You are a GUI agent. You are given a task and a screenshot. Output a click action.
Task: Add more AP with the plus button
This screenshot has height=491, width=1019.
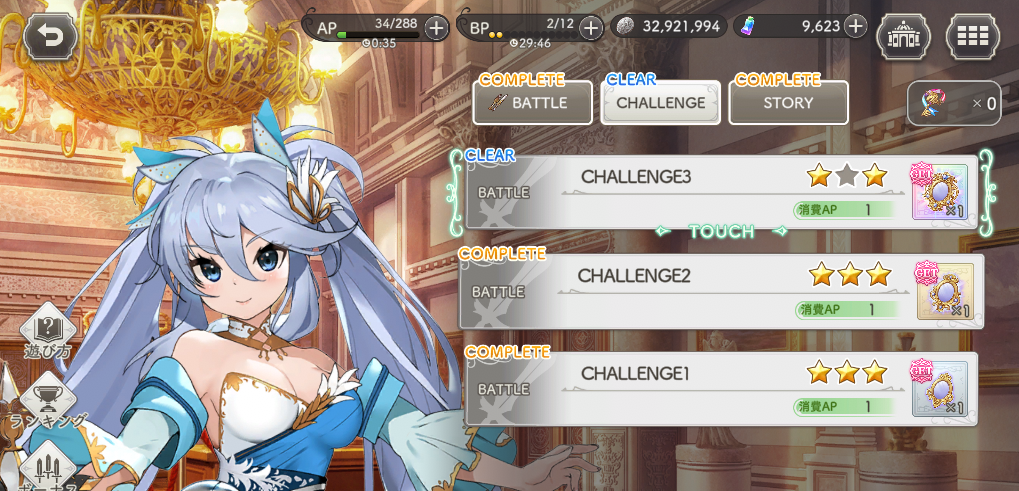pyautogui.click(x=436, y=27)
